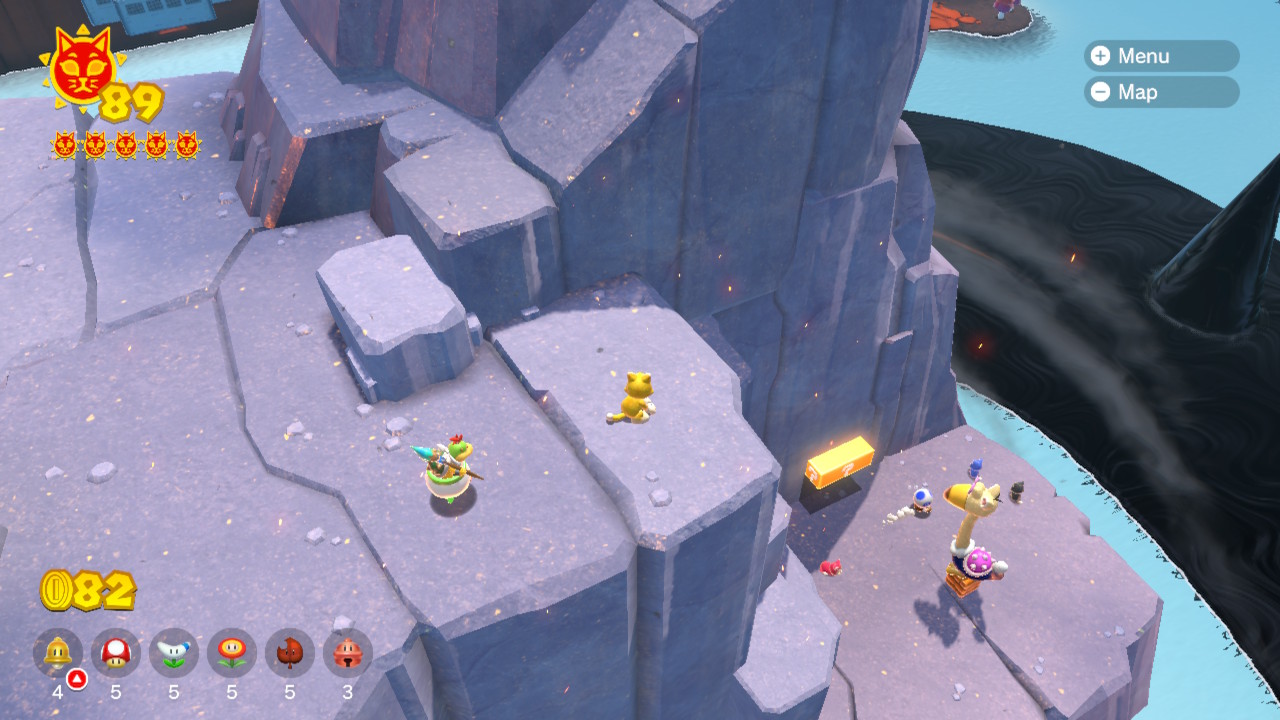Click the red up-arrow badge on the Super Bell

[75, 677]
